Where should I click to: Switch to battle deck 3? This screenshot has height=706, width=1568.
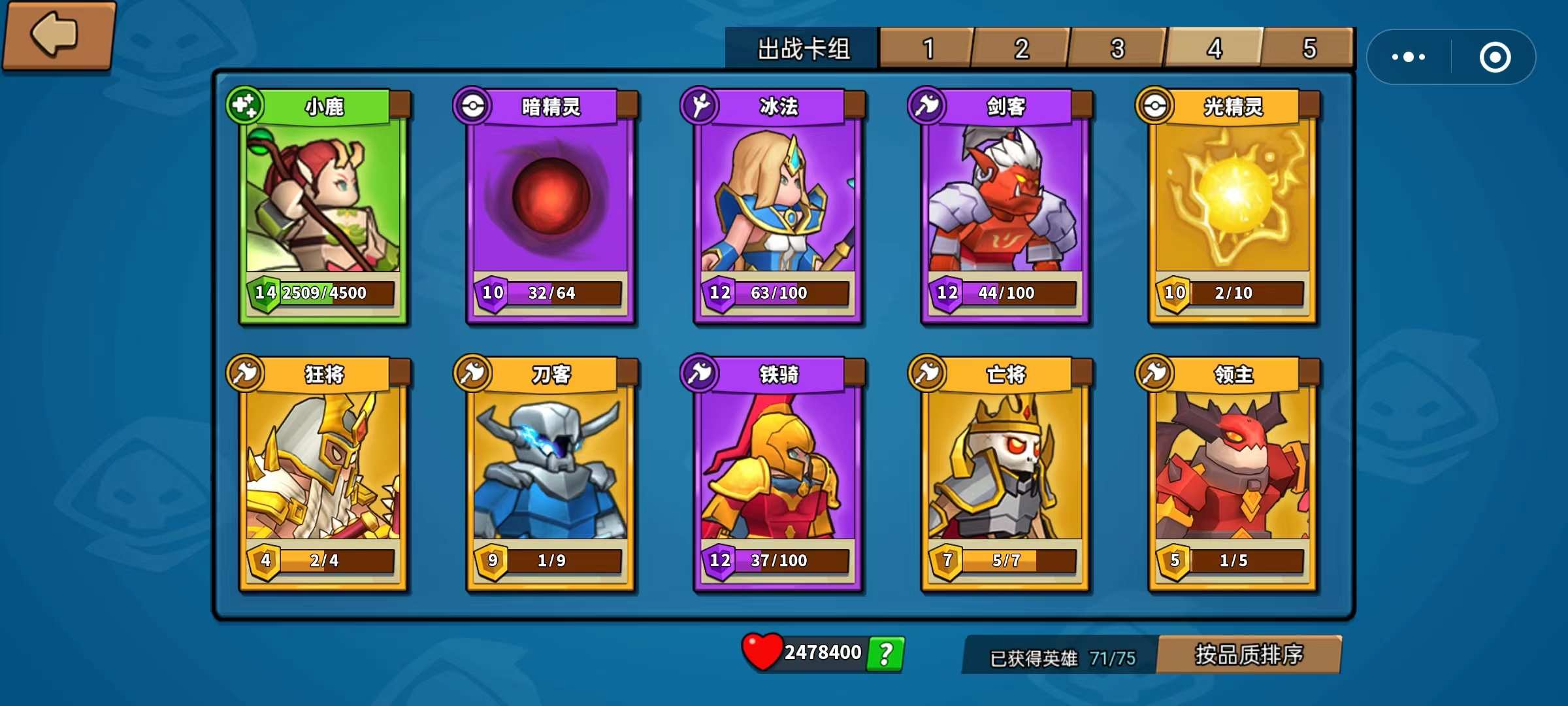tap(1117, 48)
